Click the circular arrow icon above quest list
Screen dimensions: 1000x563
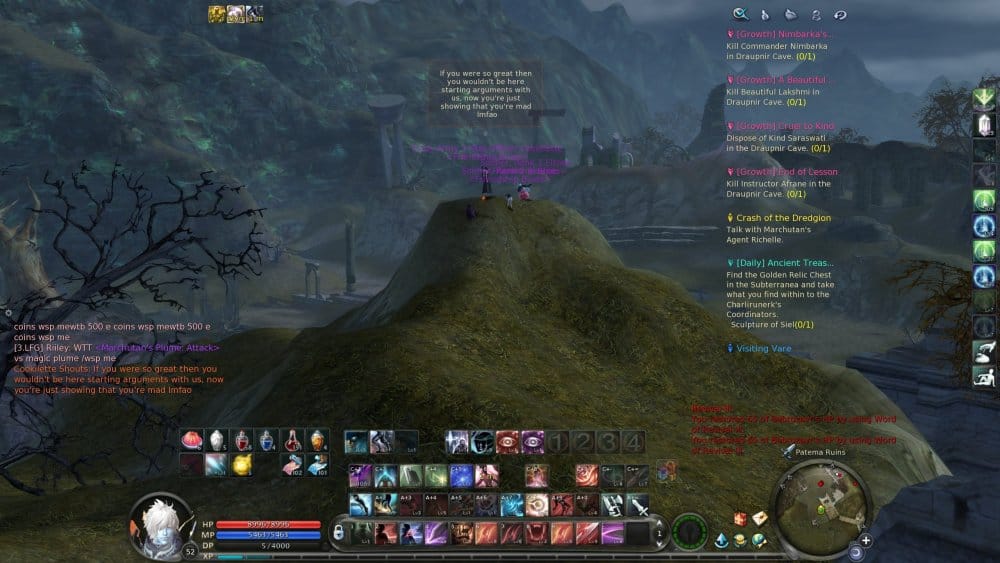point(840,14)
